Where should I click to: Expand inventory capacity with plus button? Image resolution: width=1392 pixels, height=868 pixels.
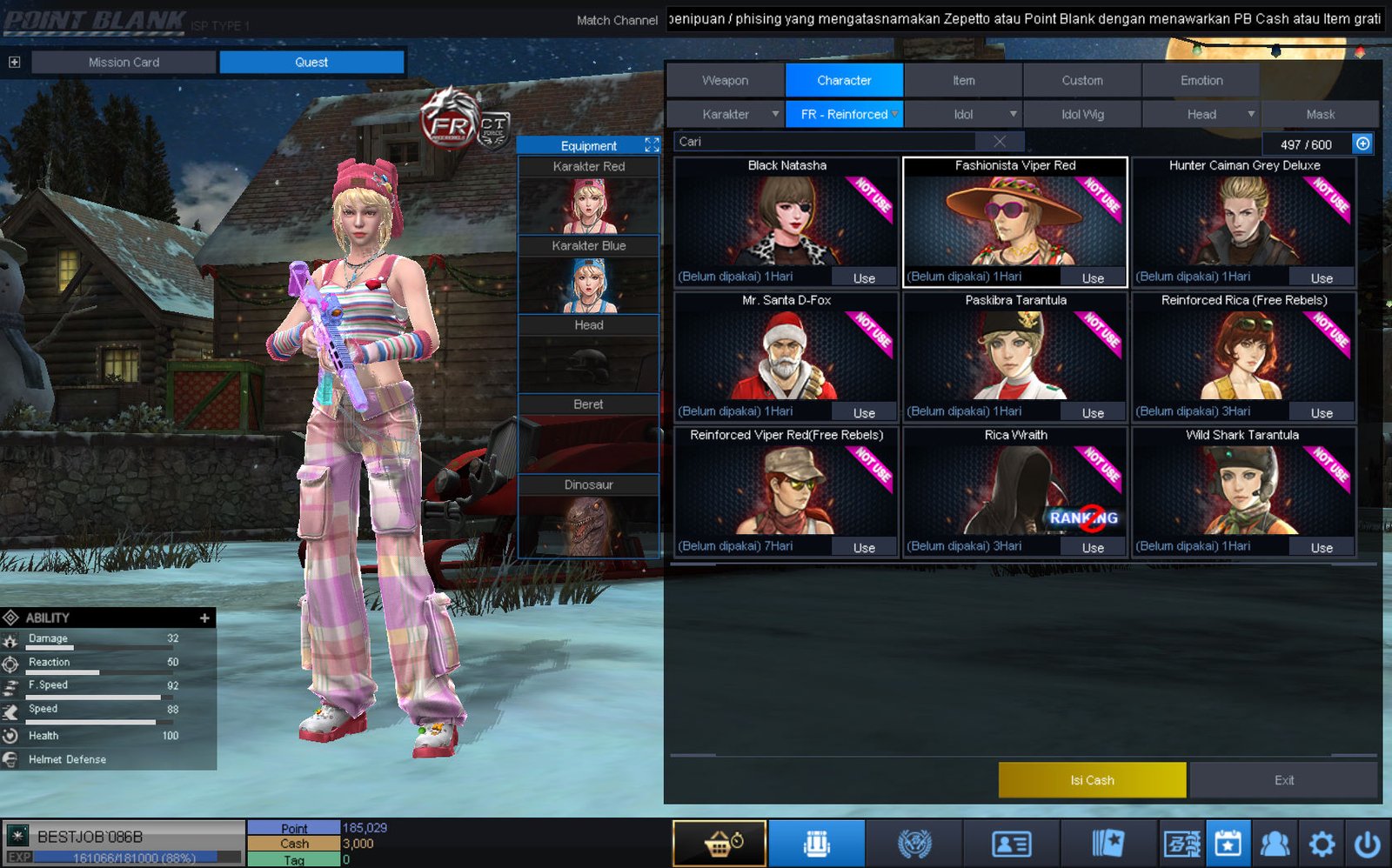pyautogui.click(x=1362, y=144)
